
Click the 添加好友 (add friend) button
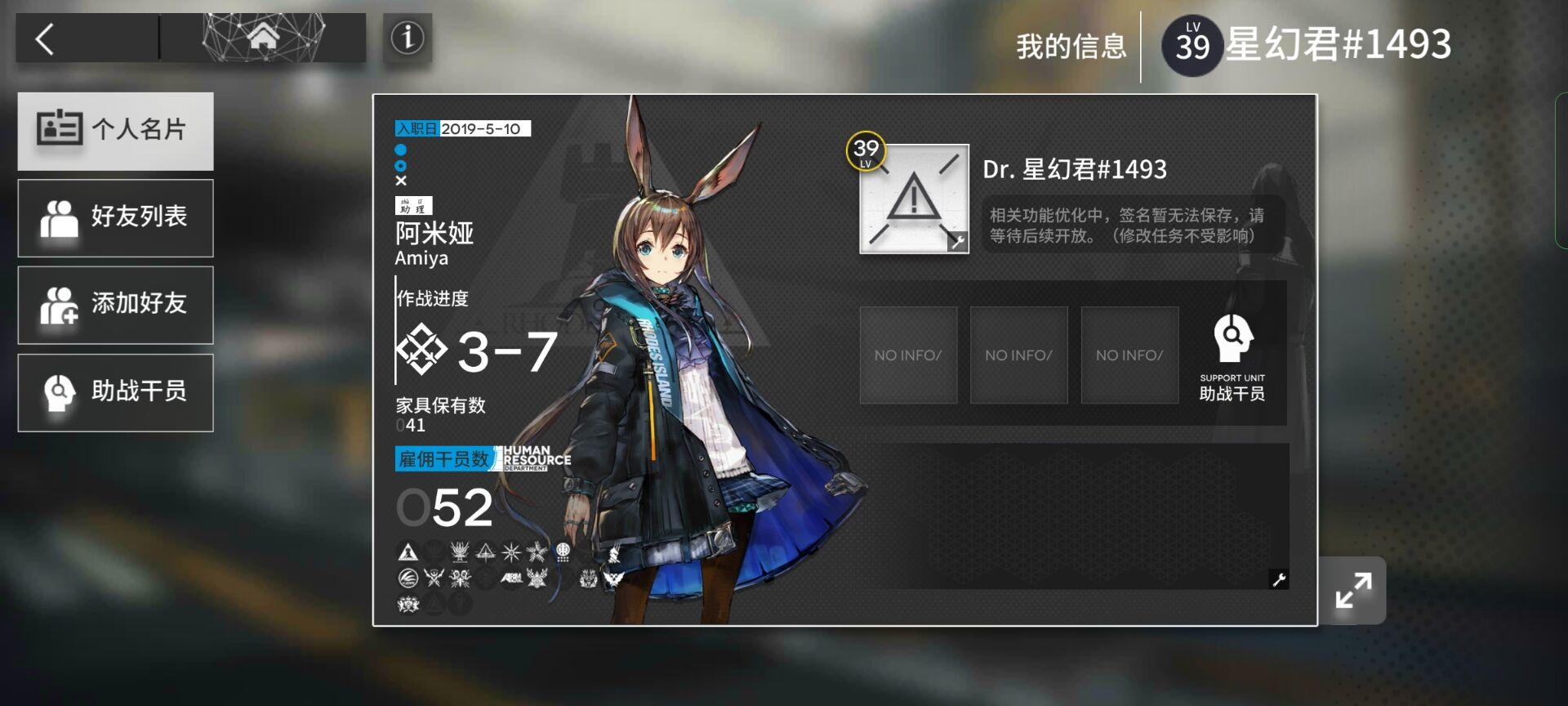coord(114,305)
